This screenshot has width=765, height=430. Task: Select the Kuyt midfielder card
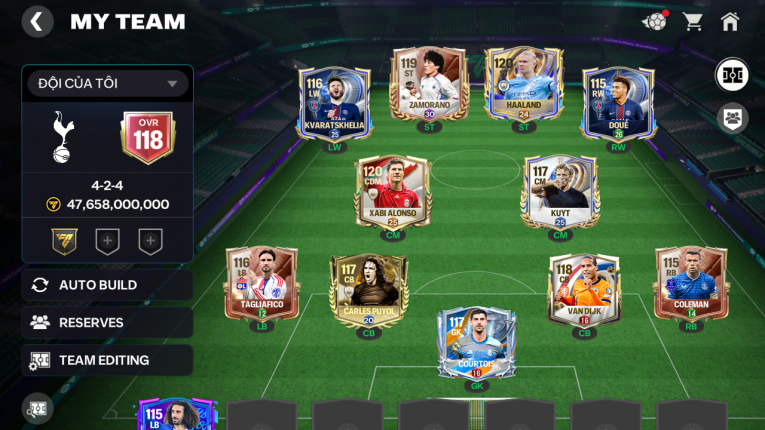click(560, 192)
